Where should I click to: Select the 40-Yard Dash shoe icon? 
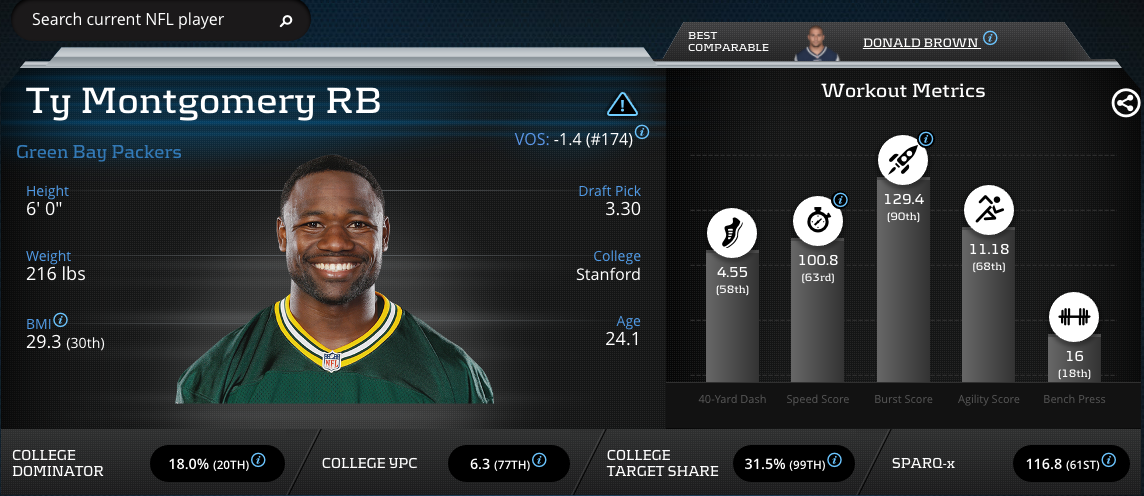coord(733,235)
